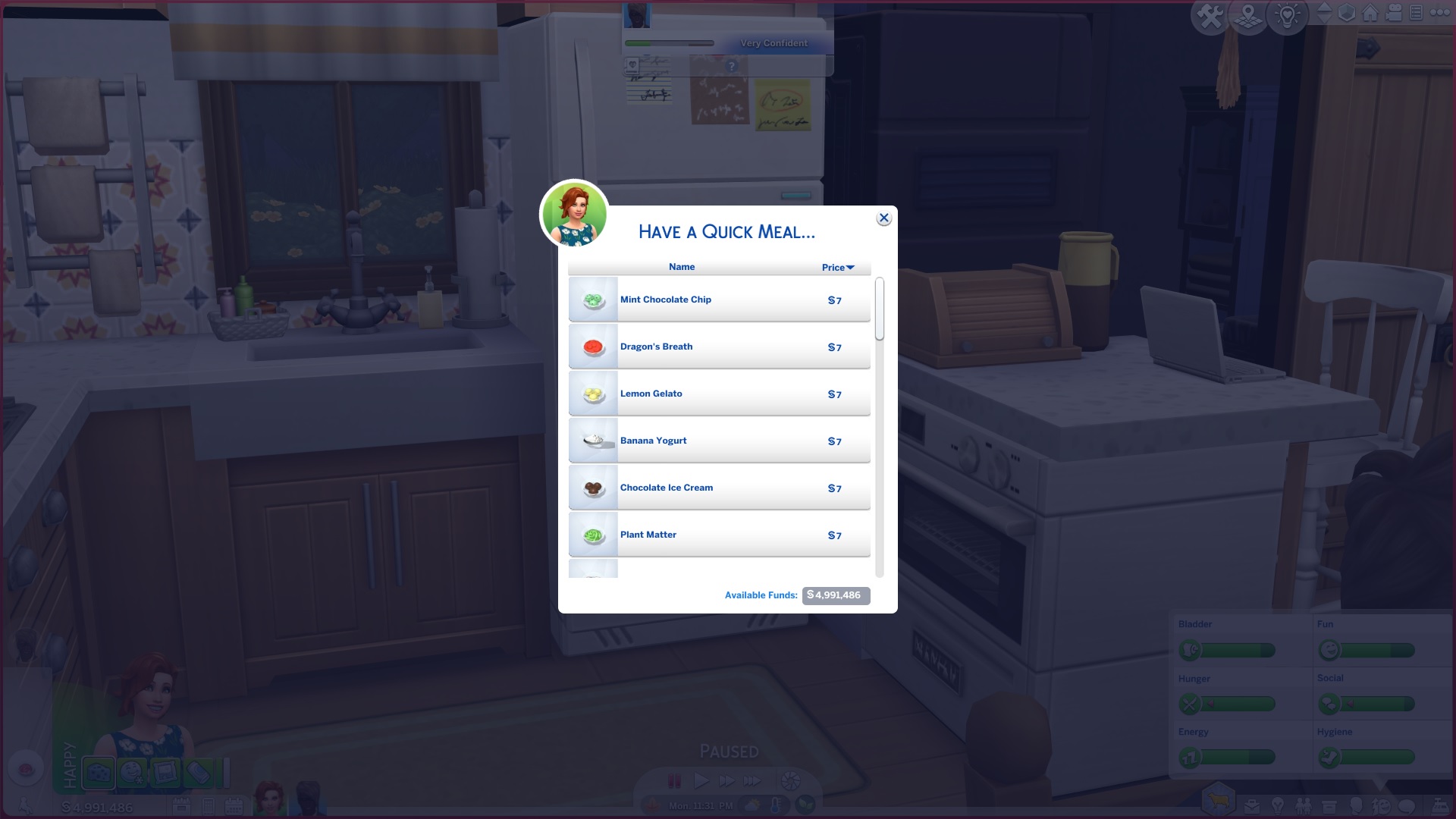Toggle the home lot return icon

click(x=1371, y=13)
